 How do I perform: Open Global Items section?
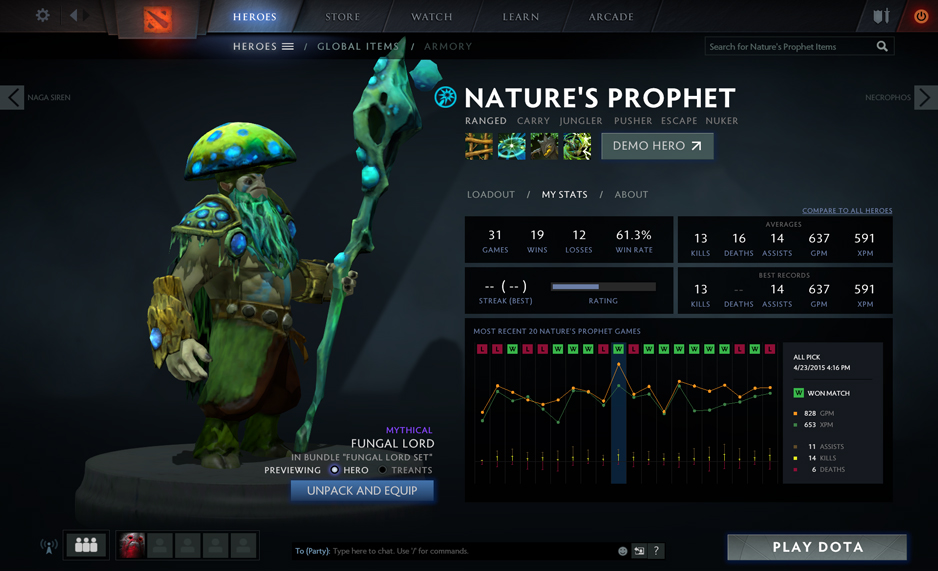pos(358,46)
